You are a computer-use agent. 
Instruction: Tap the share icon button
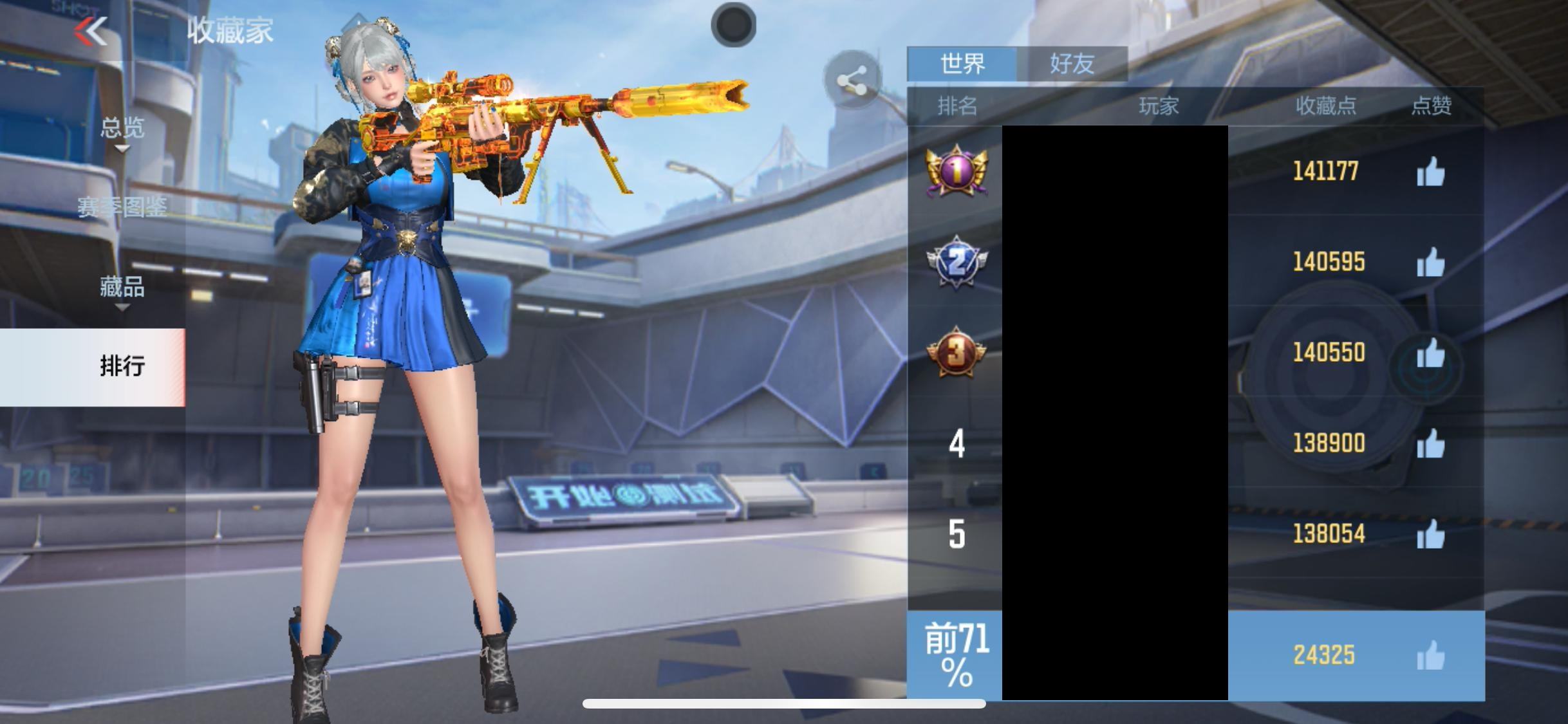click(852, 82)
